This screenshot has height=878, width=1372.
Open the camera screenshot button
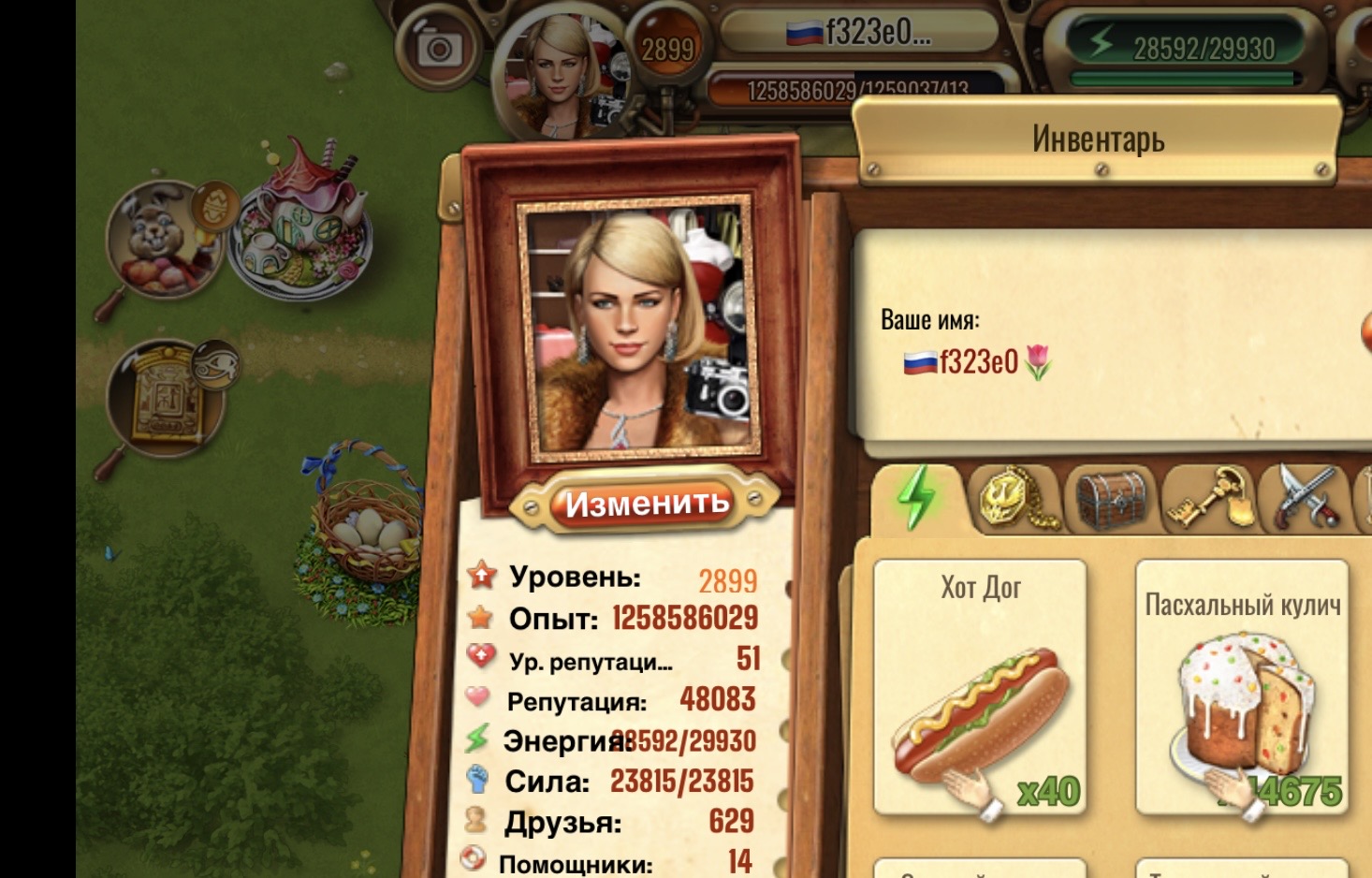tap(438, 49)
